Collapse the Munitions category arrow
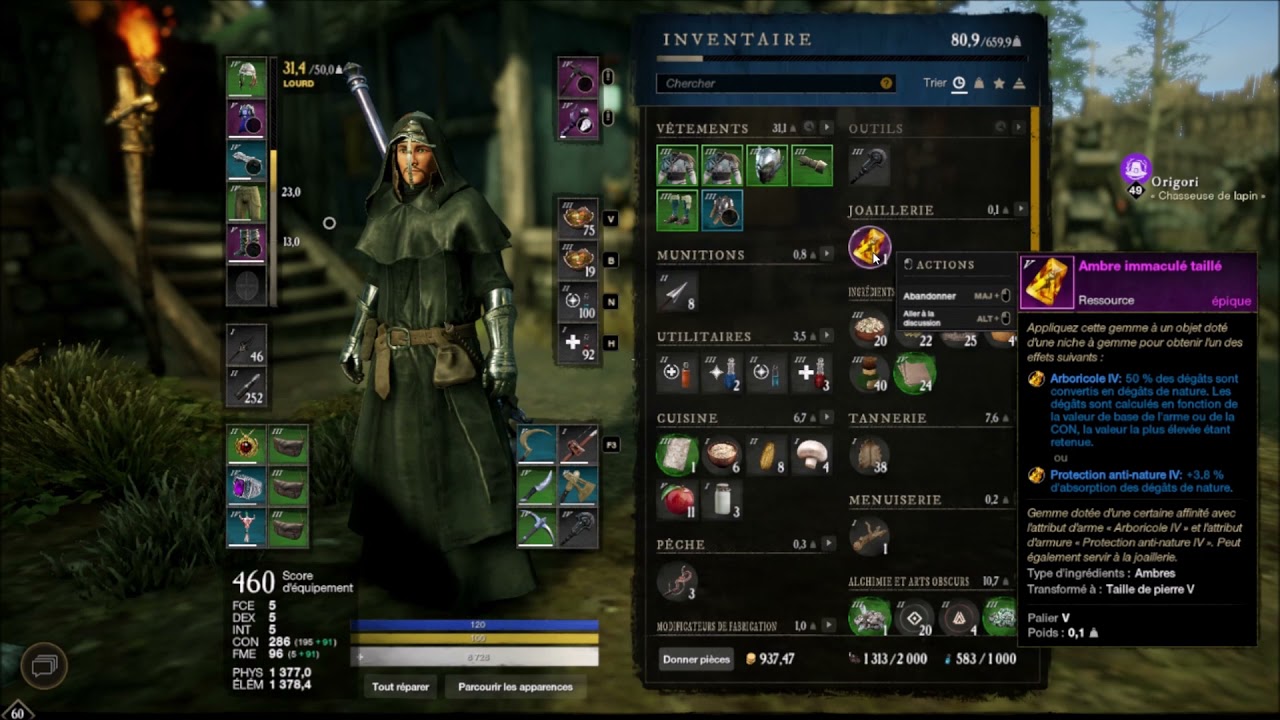The height and width of the screenshot is (720, 1280). coord(828,255)
